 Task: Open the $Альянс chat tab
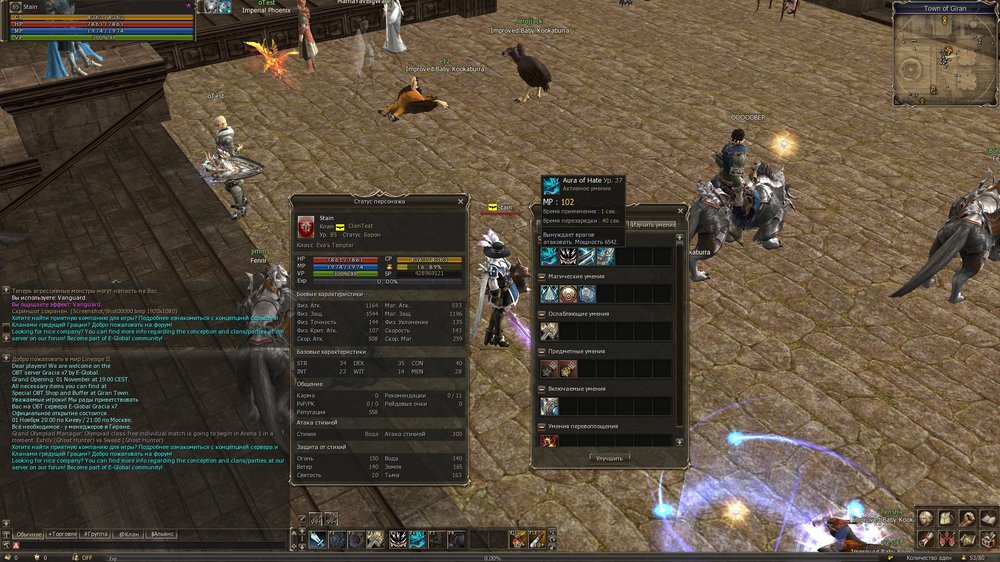(161, 535)
